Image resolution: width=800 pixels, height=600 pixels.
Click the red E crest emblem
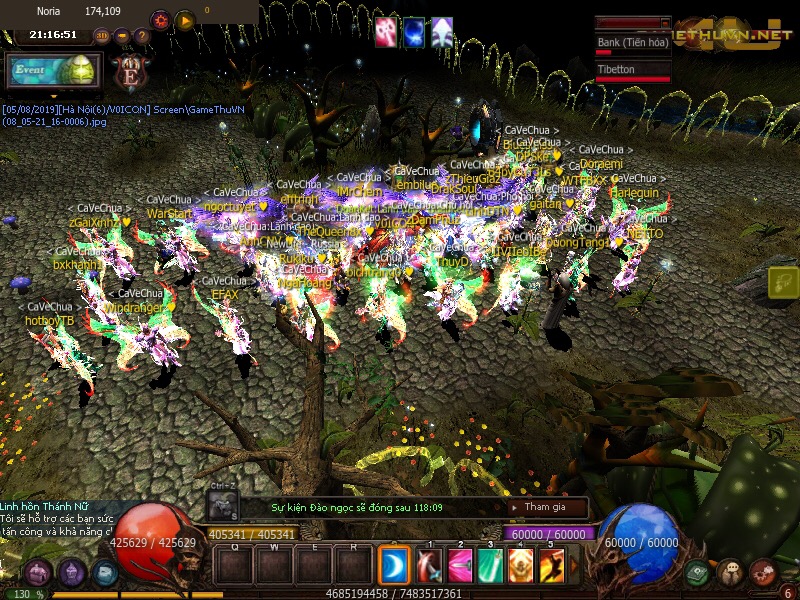click(x=131, y=73)
